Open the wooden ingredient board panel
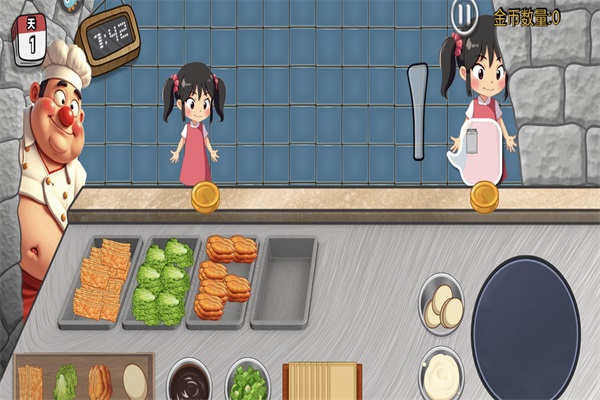Image resolution: width=600 pixels, height=400 pixels. [x=84, y=378]
